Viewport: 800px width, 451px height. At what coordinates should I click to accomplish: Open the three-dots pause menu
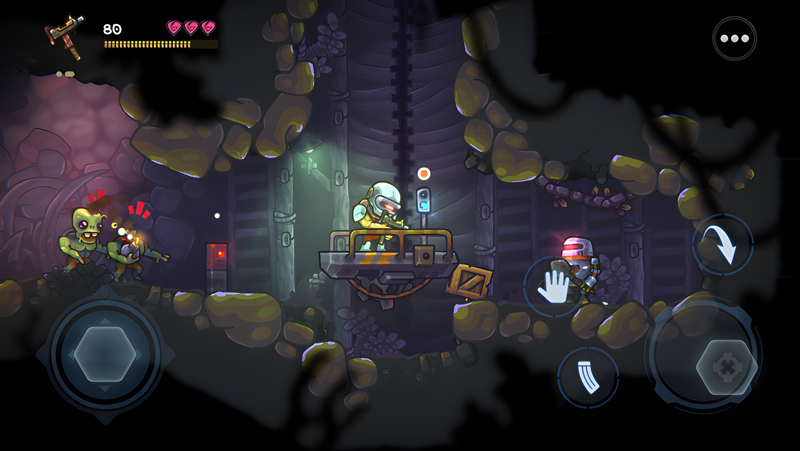point(734,39)
